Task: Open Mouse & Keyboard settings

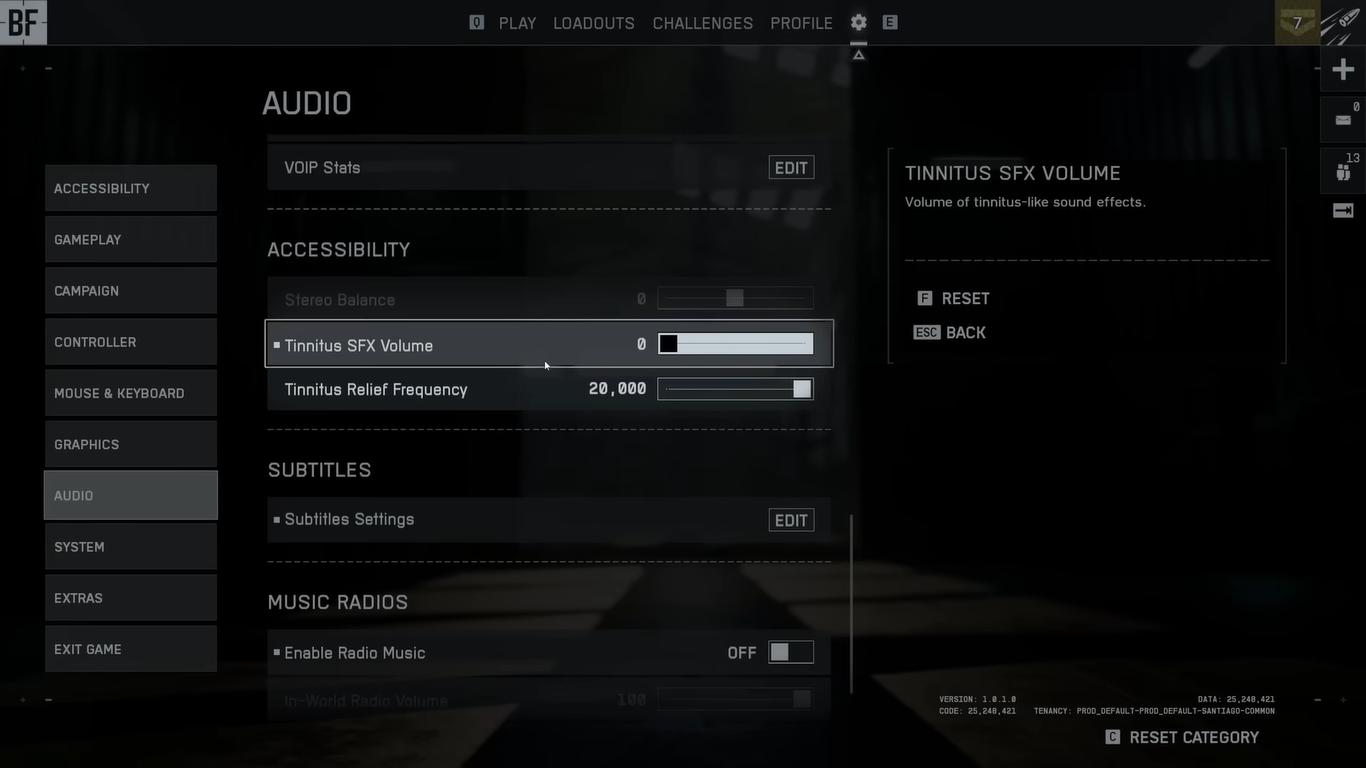Action: [x=130, y=393]
